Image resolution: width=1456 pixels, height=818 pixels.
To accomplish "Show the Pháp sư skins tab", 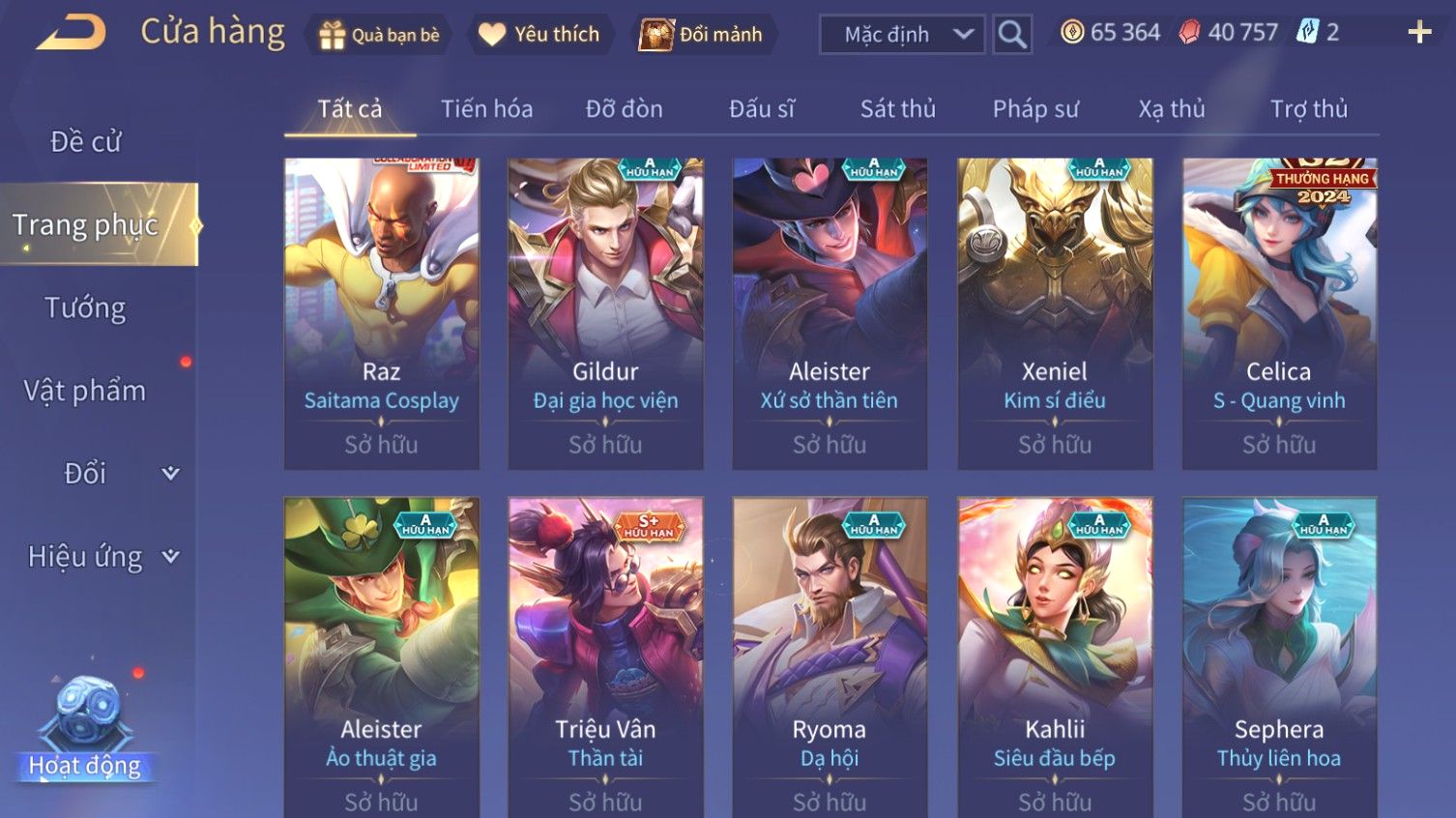I will [x=1034, y=109].
